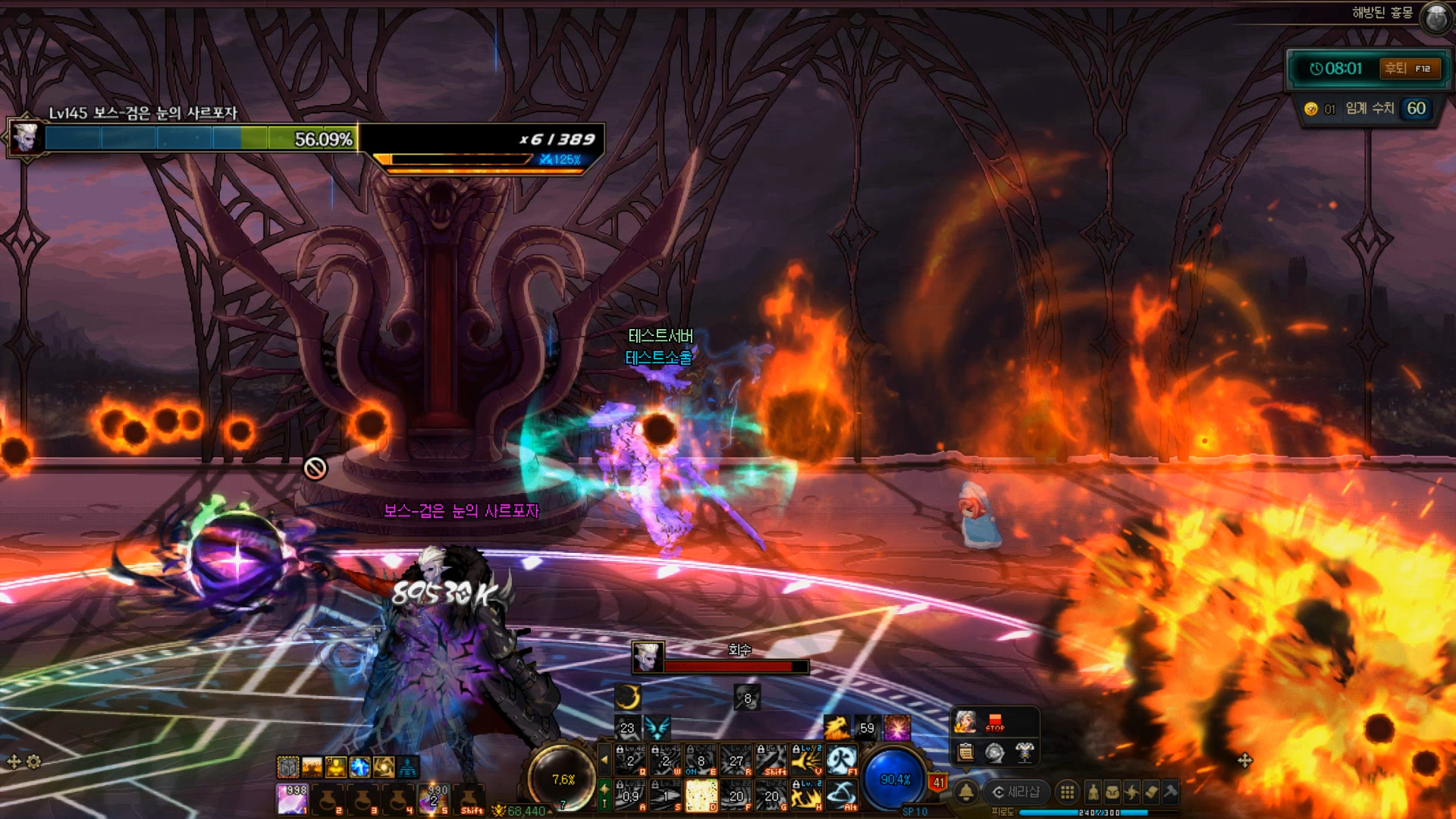Use the gem consumable with 990 count
The height and width of the screenshot is (819, 1456).
435,798
